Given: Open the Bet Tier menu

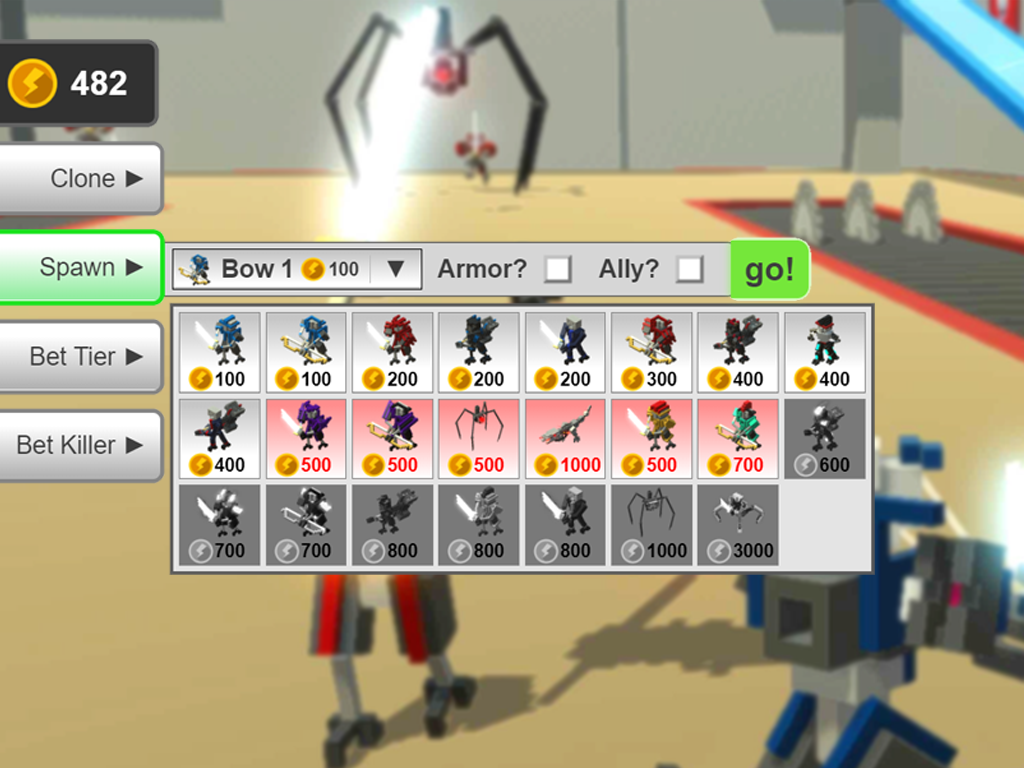Looking at the screenshot, I should [80, 357].
